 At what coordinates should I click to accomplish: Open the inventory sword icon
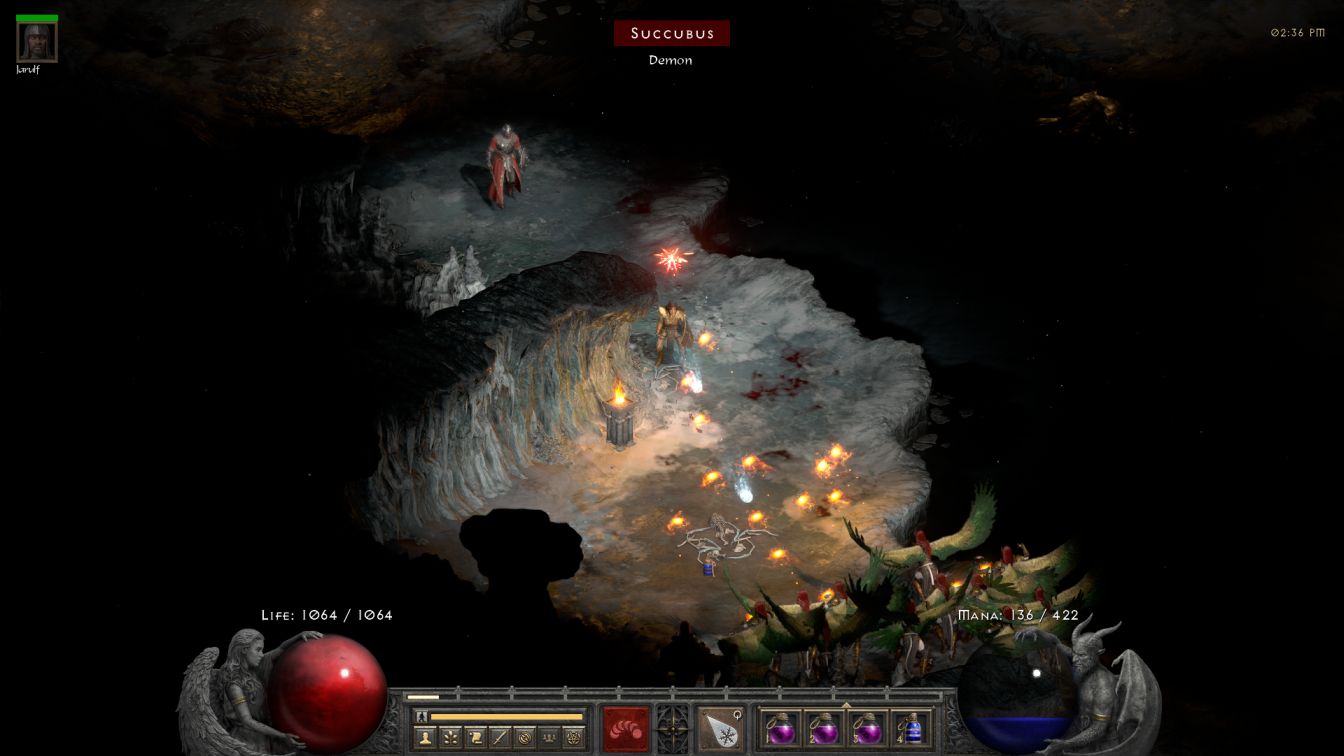[x=500, y=738]
